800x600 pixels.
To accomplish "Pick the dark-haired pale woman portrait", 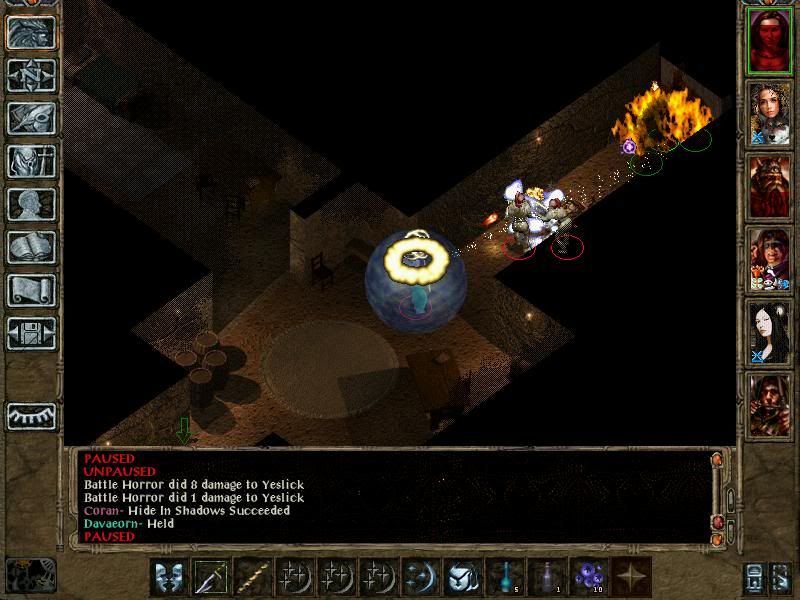I will [x=769, y=332].
